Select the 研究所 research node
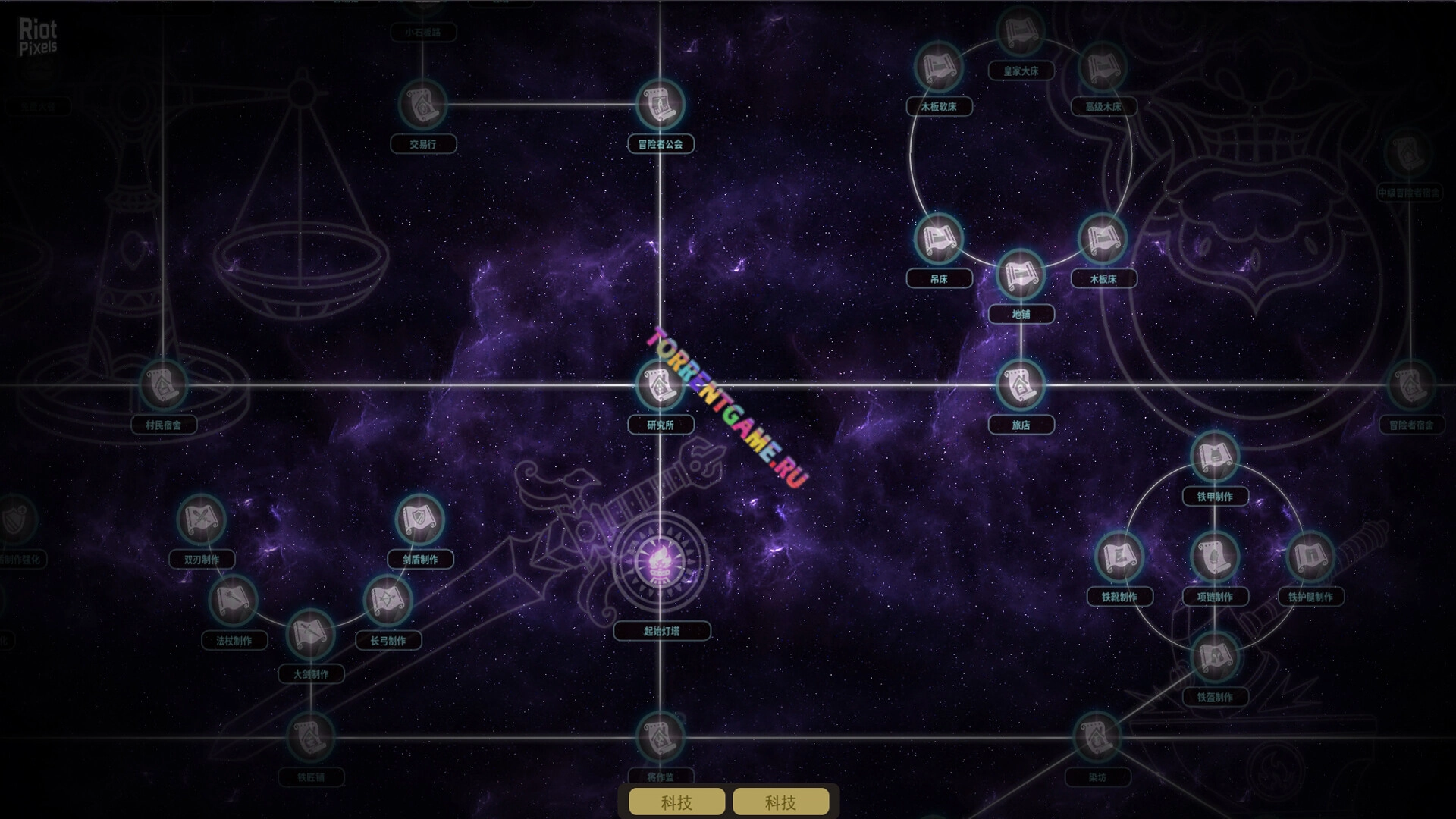The height and width of the screenshot is (819, 1456). (660, 385)
